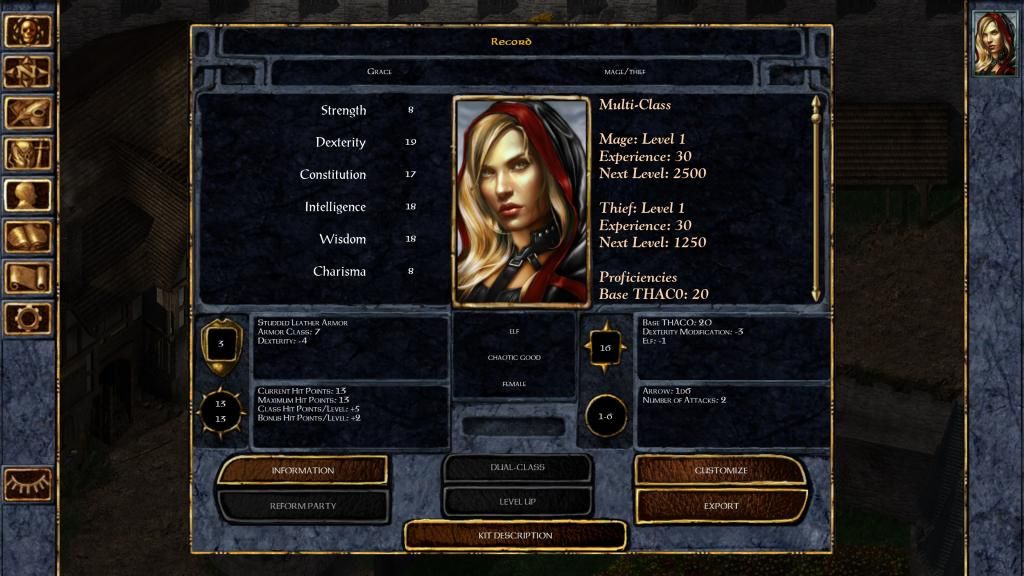Screen dimensions: 1024x576
Task: Select Grace's portrait in the party sidebar
Action: [994, 43]
